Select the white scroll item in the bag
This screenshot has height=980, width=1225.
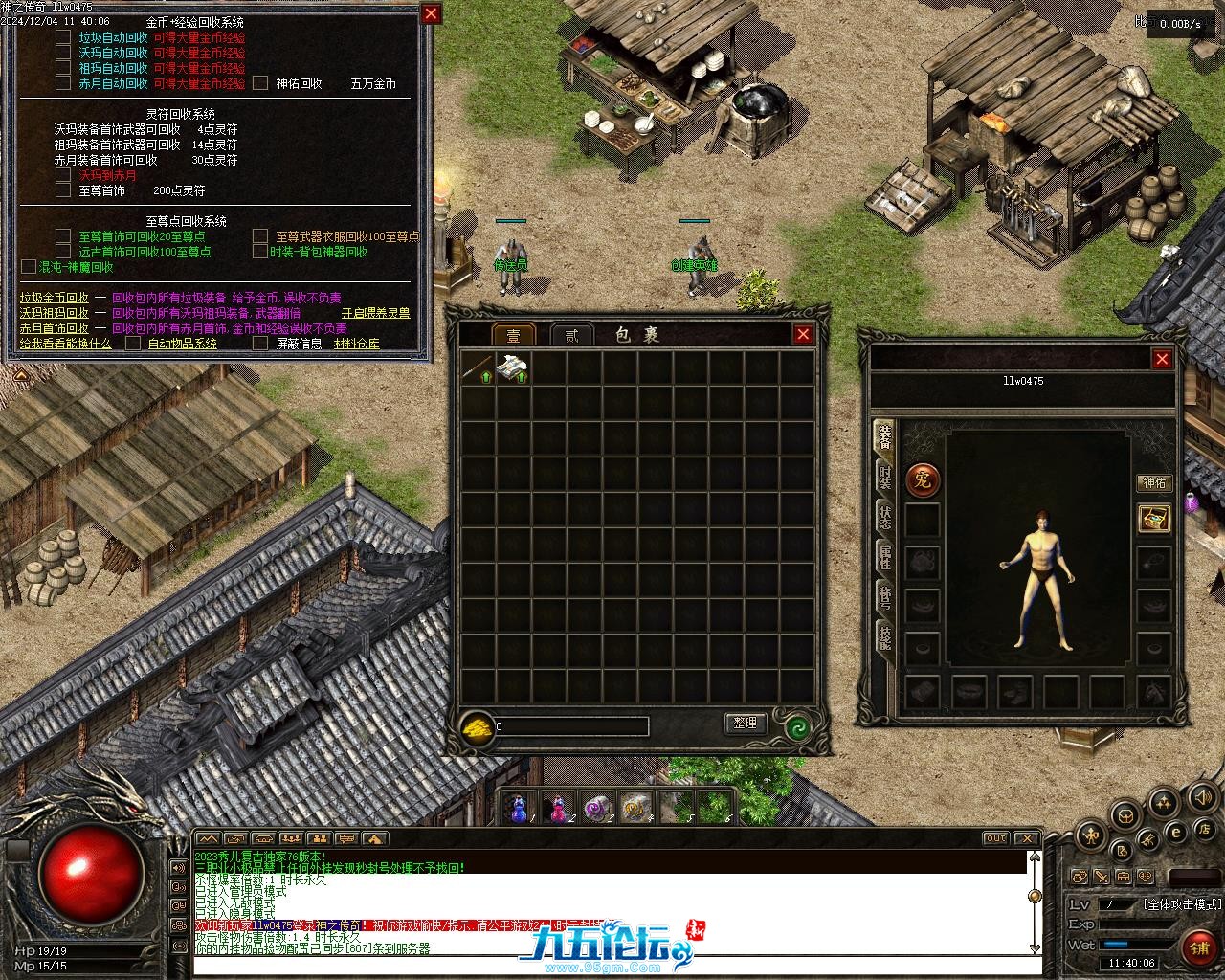[x=513, y=368]
